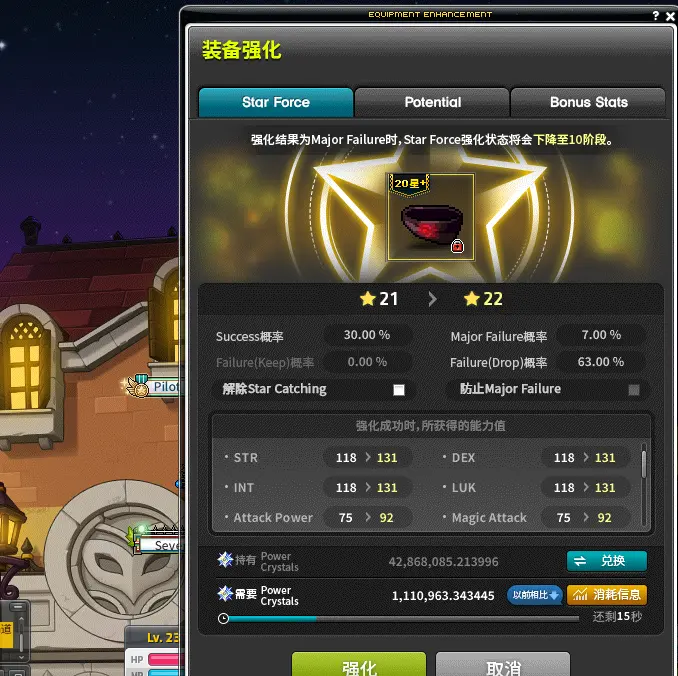Open the Potential tab
This screenshot has width=678, height=676.
432,102
